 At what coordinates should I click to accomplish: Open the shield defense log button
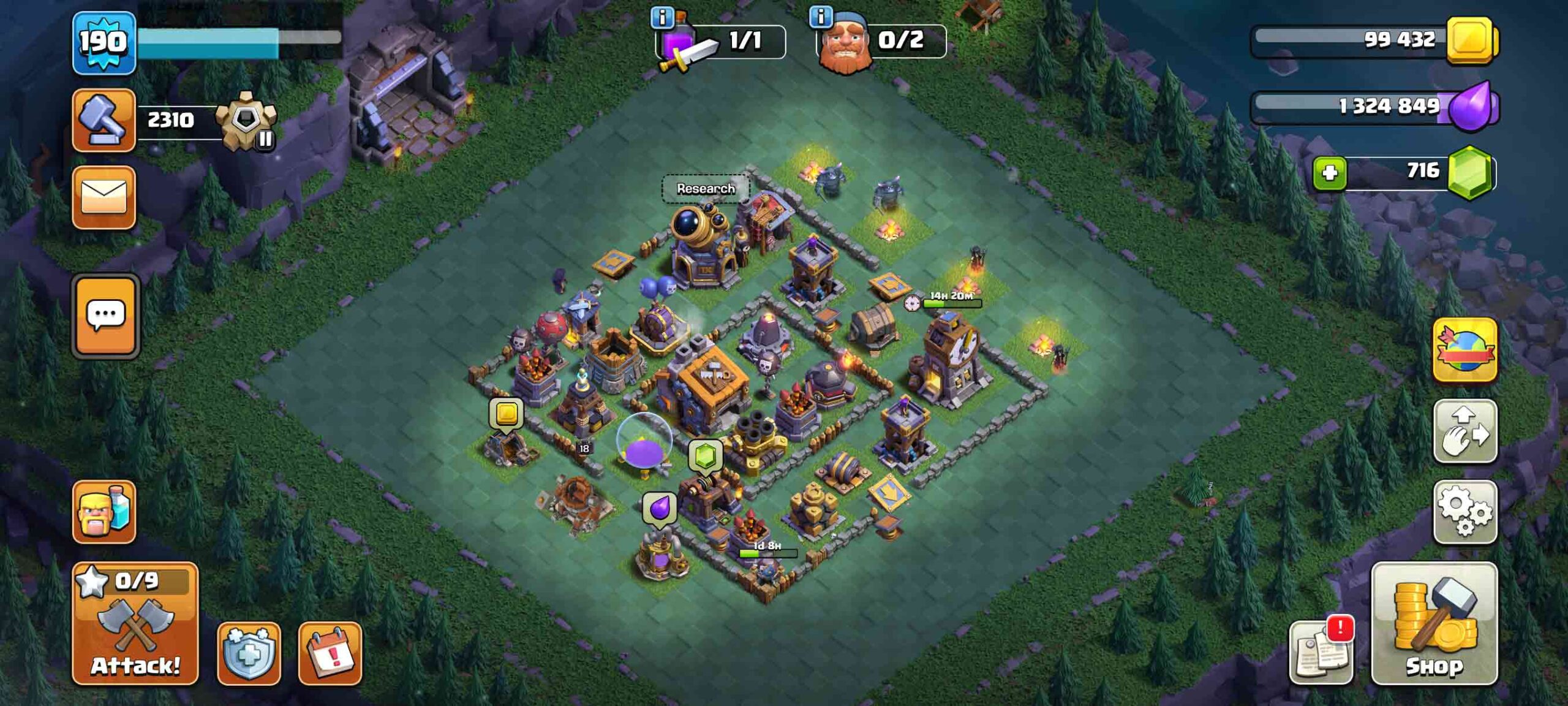(x=249, y=653)
